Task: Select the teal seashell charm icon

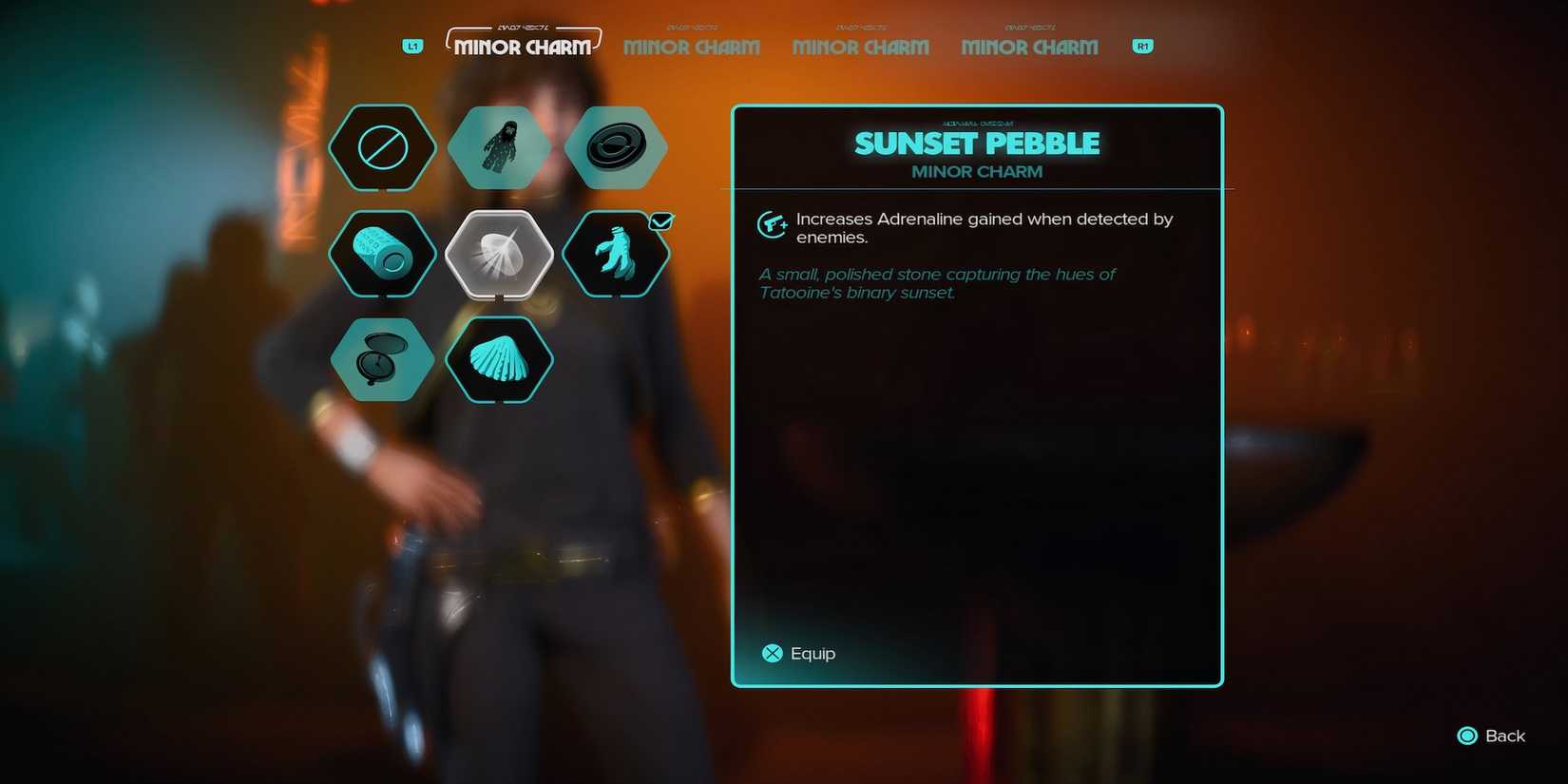Action: point(499,361)
